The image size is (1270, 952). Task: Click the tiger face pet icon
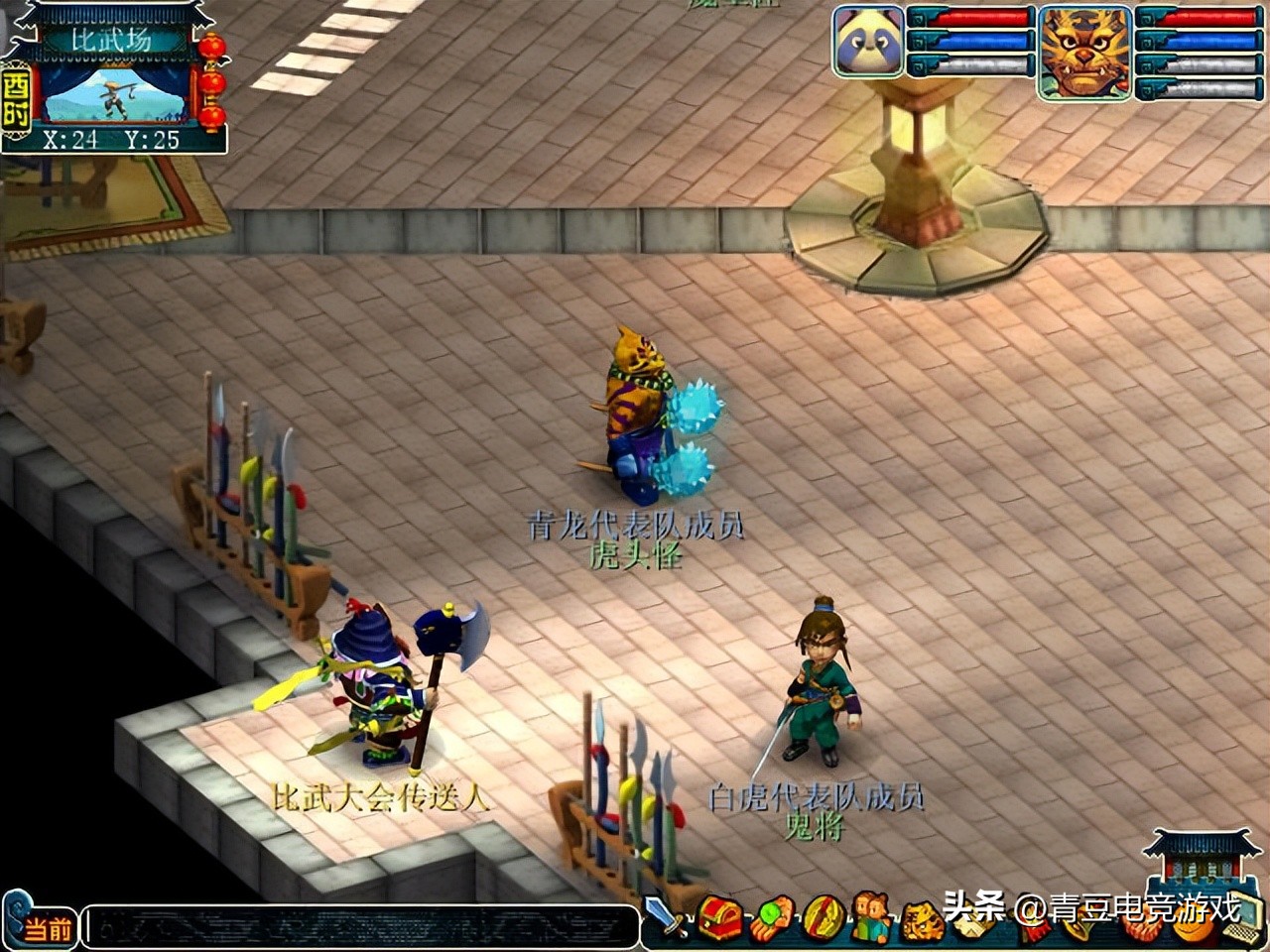click(922, 921)
